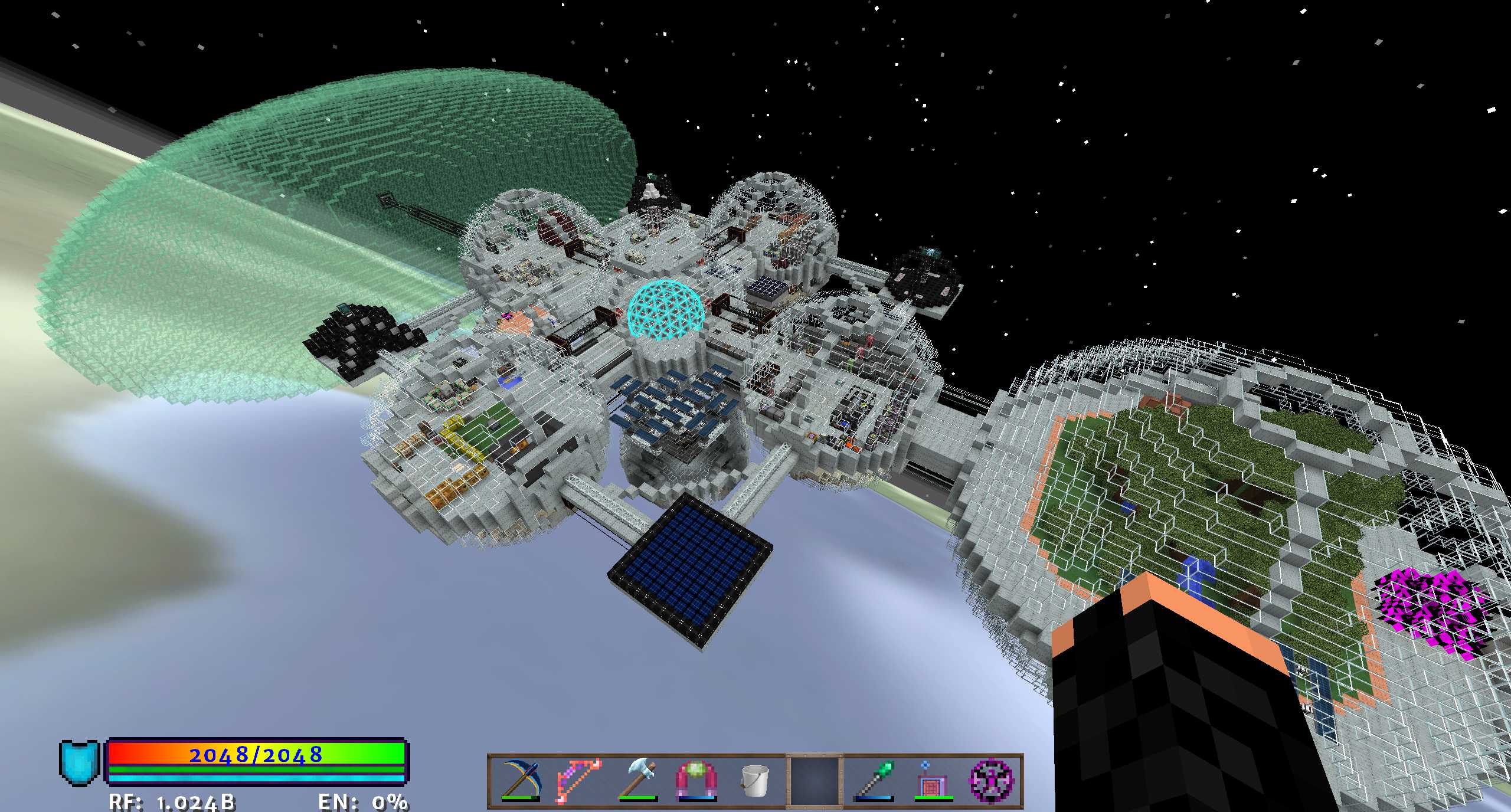Pick the pink magnet item slot

coord(696,780)
